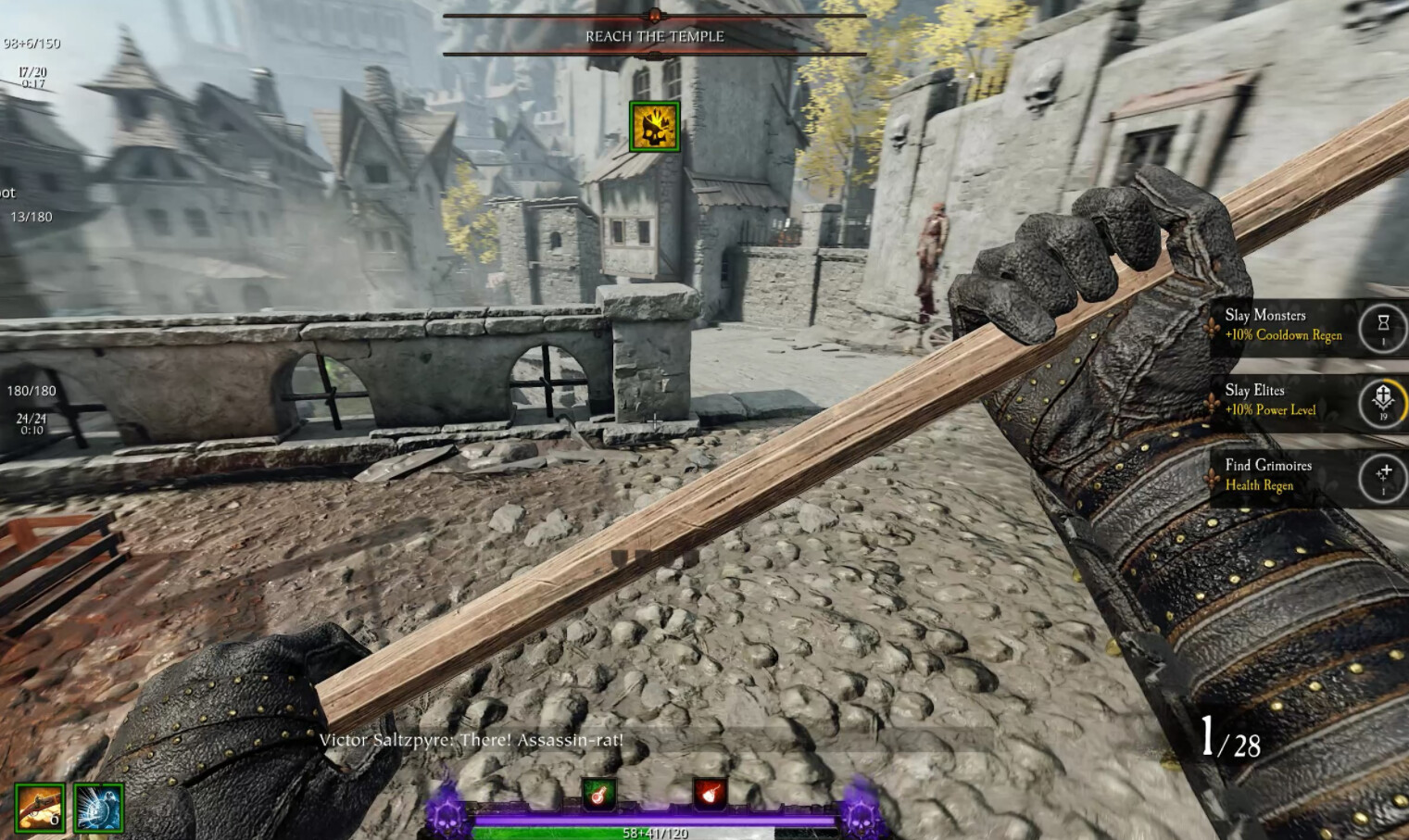The image size is (1409, 840).
Task: Activate the blue career skill icon
Action: click(x=98, y=808)
